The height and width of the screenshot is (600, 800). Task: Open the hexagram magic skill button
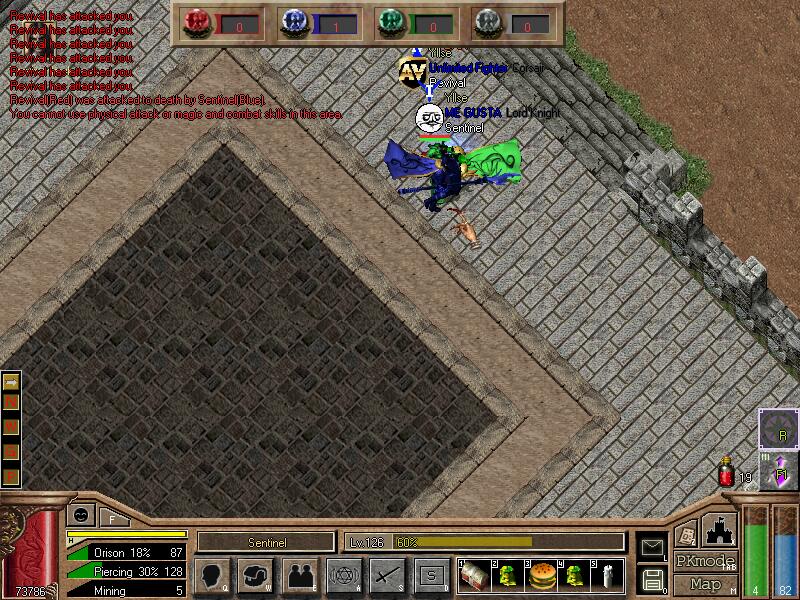[x=344, y=576]
